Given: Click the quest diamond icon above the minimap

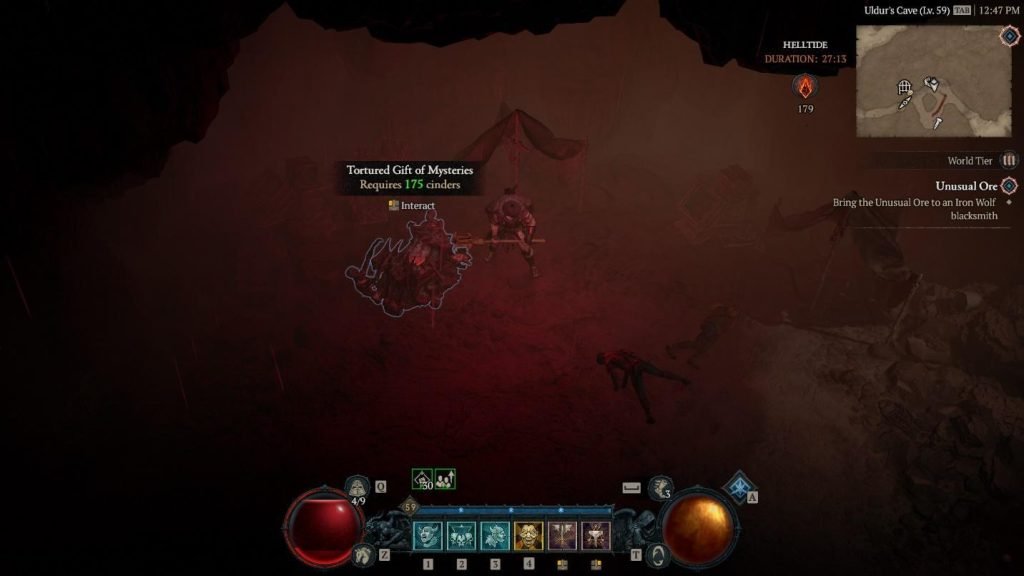Looking at the screenshot, I should coord(1008,36).
